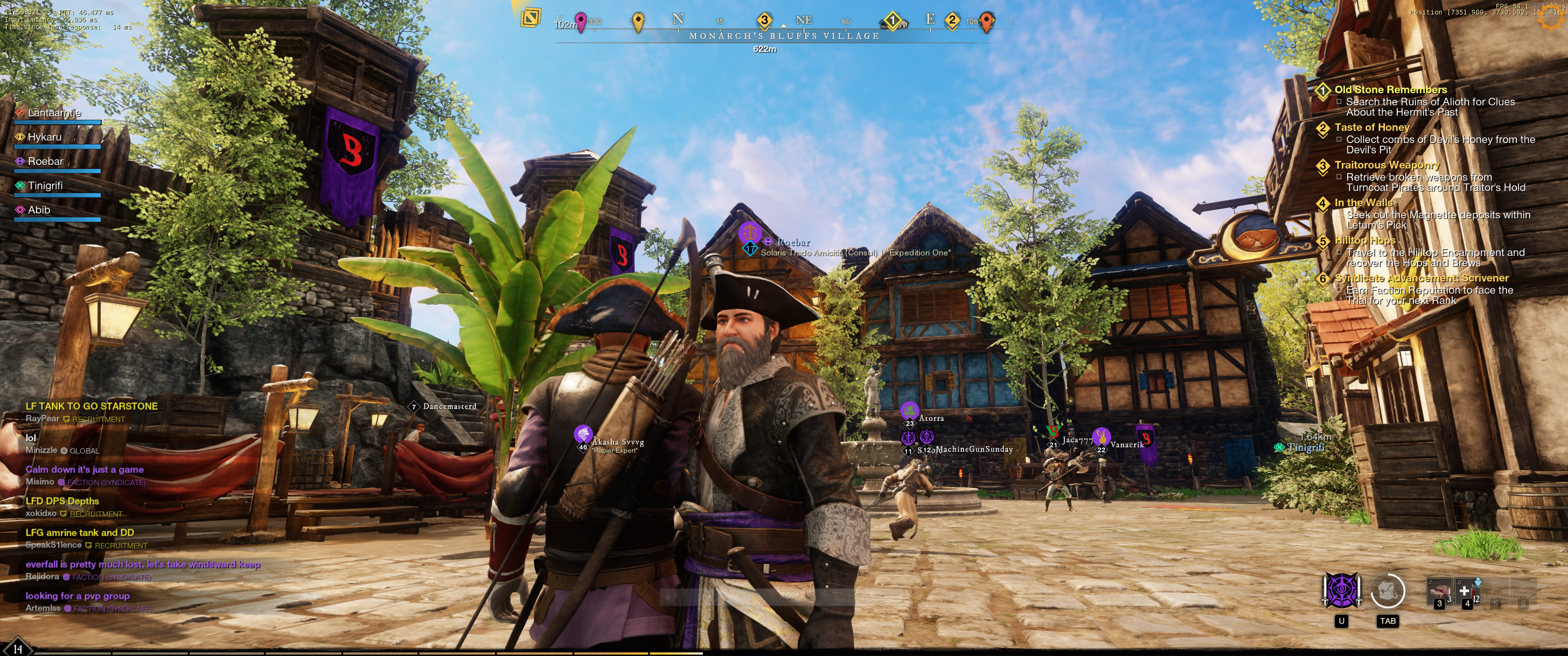This screenshot has width=1568, height=656.
Task: Select the orange map pin on compass
Action: click(987, 21)
